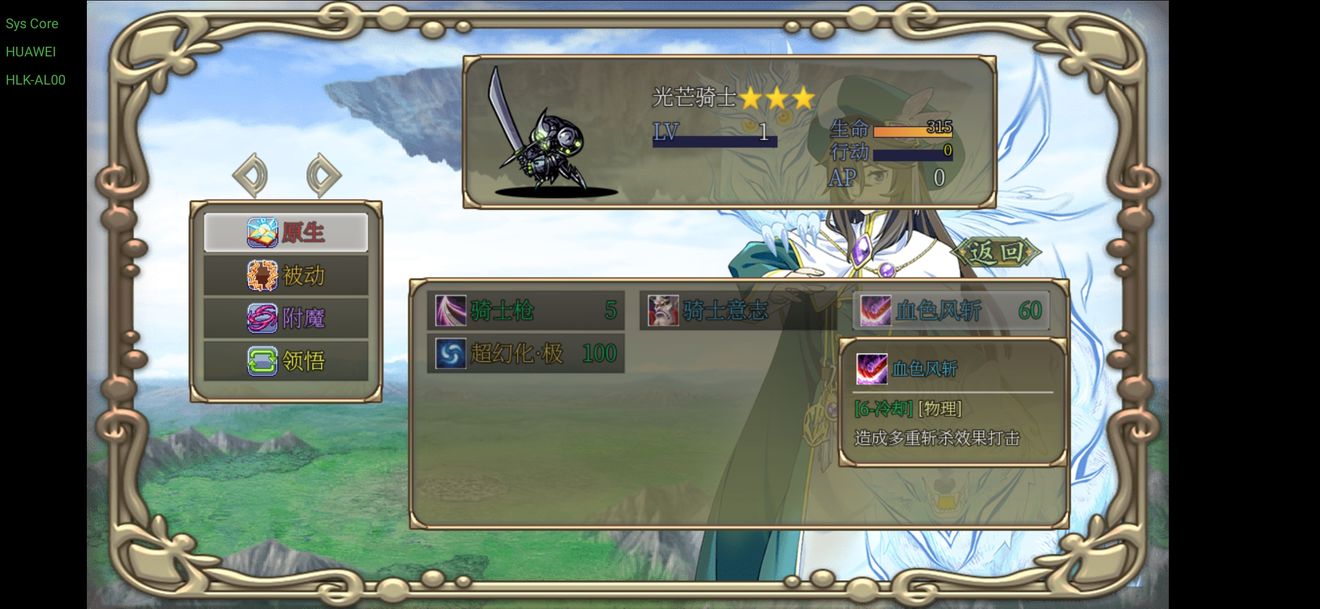Click the 返回 back button
This screenshot has width=1320, height=609.
997,252
